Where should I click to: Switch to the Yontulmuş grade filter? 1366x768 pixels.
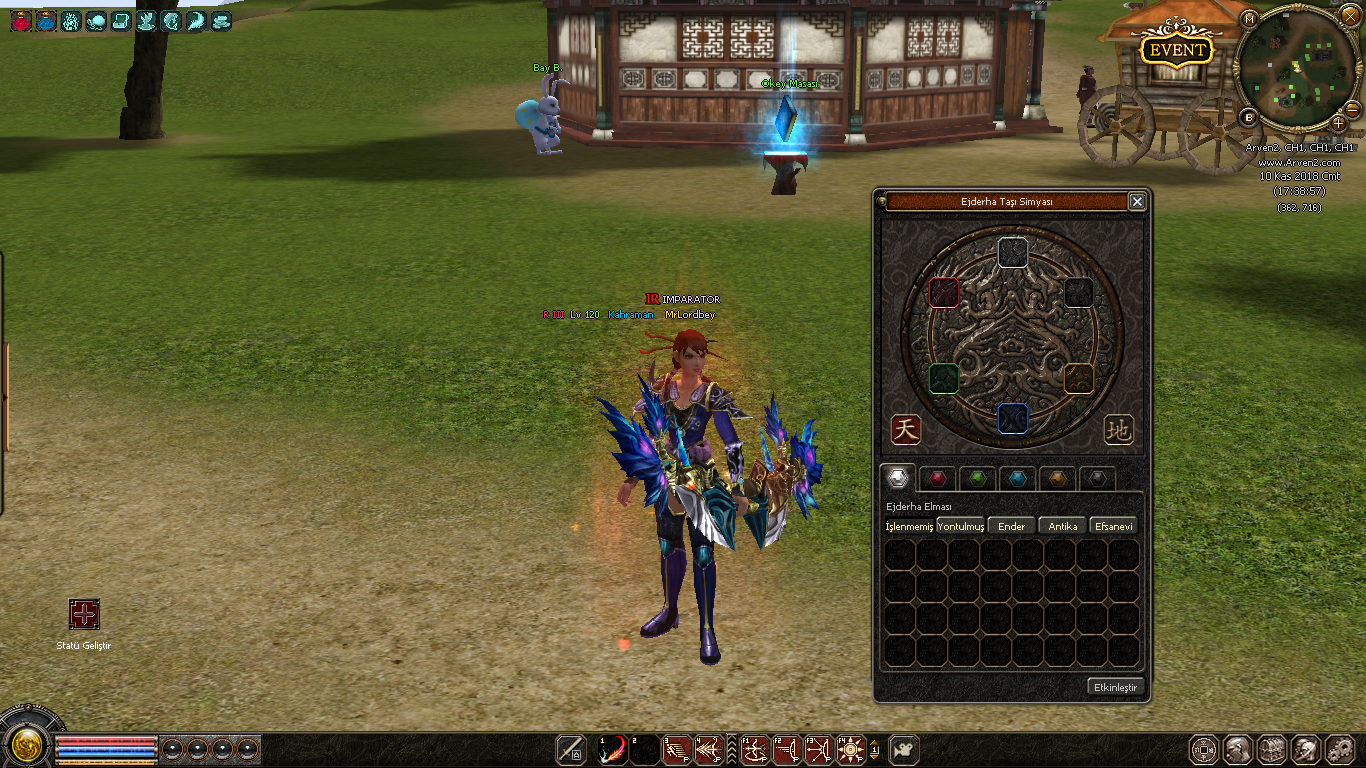point(961,526)
